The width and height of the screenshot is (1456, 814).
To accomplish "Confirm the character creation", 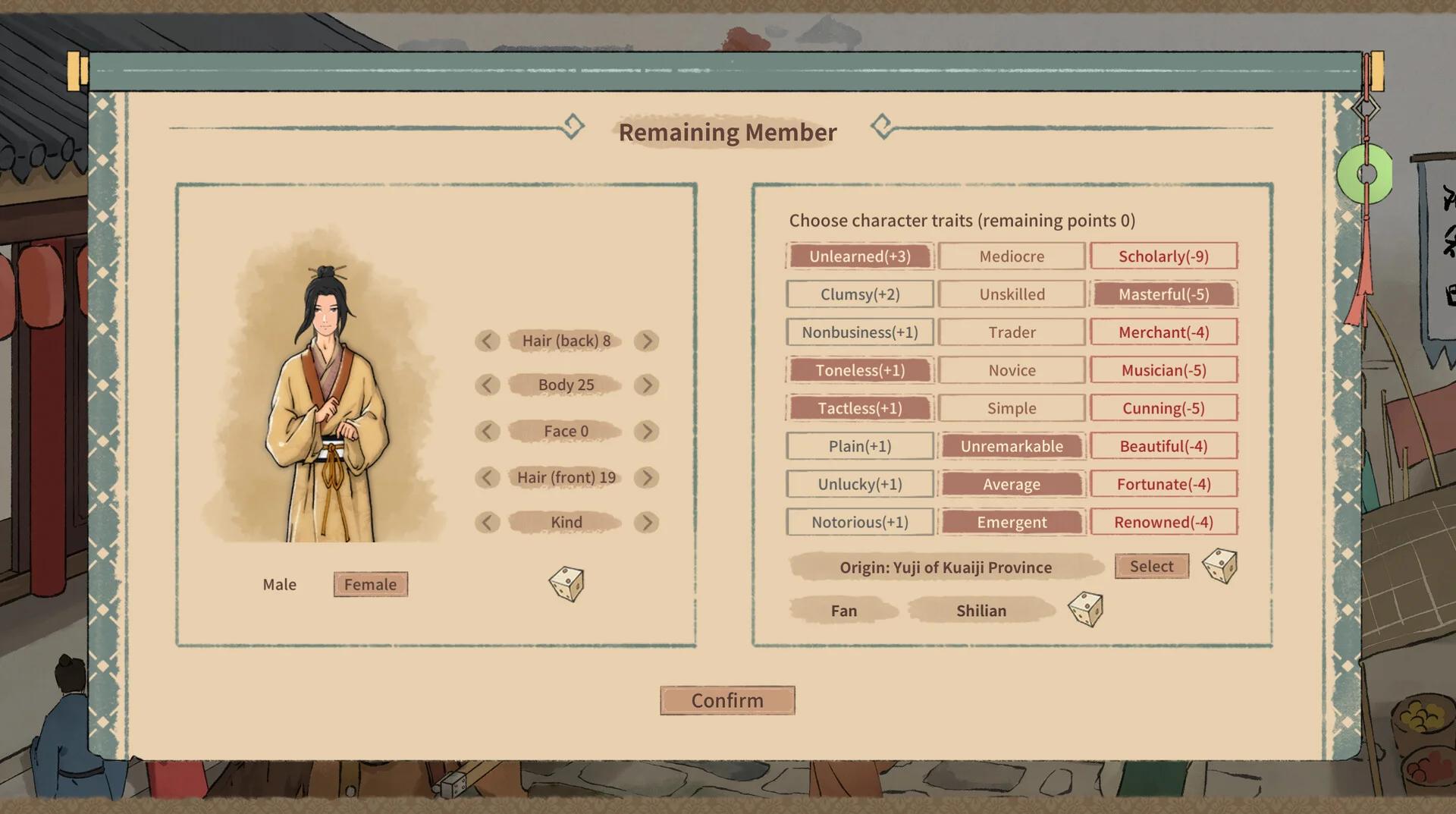I will [727, 700].
